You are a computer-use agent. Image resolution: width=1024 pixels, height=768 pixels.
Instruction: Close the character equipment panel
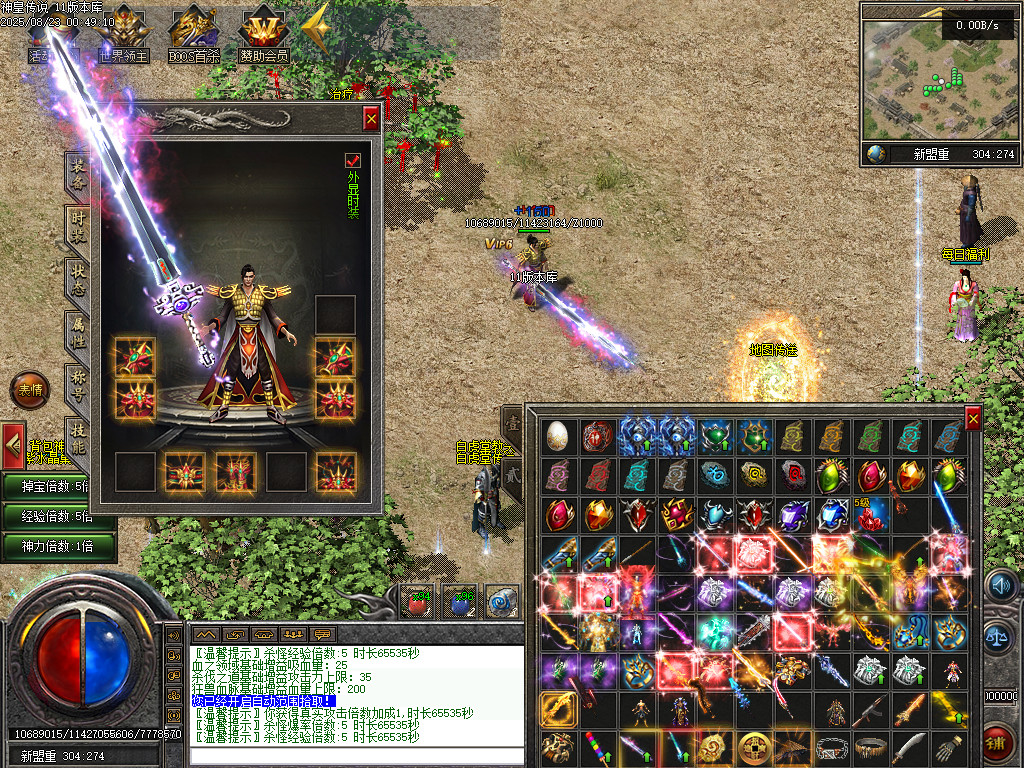pyautogui.click(x=371, y=120)
